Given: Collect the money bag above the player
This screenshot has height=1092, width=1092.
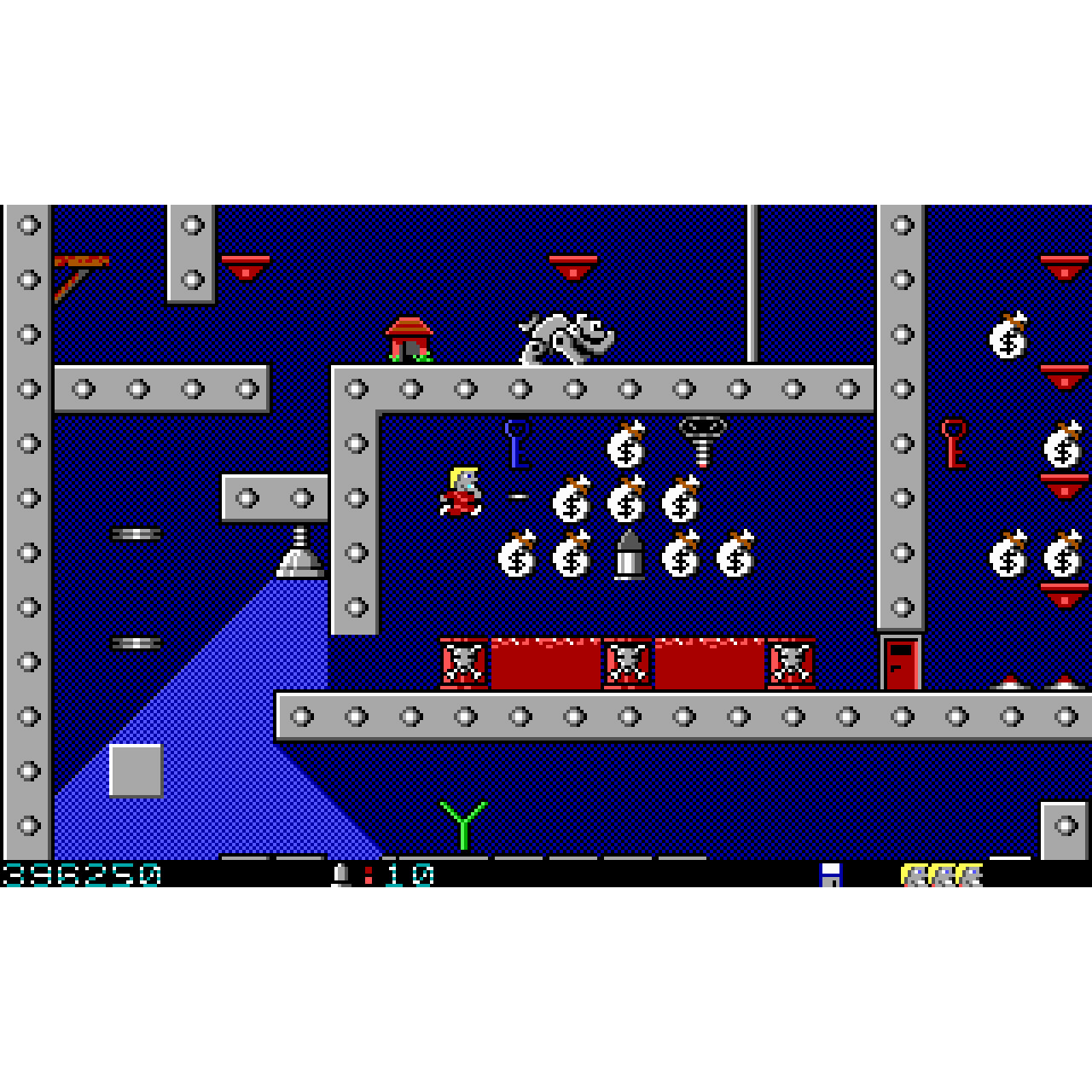Looking at the screenshot, I should click(x=629, y=444).
